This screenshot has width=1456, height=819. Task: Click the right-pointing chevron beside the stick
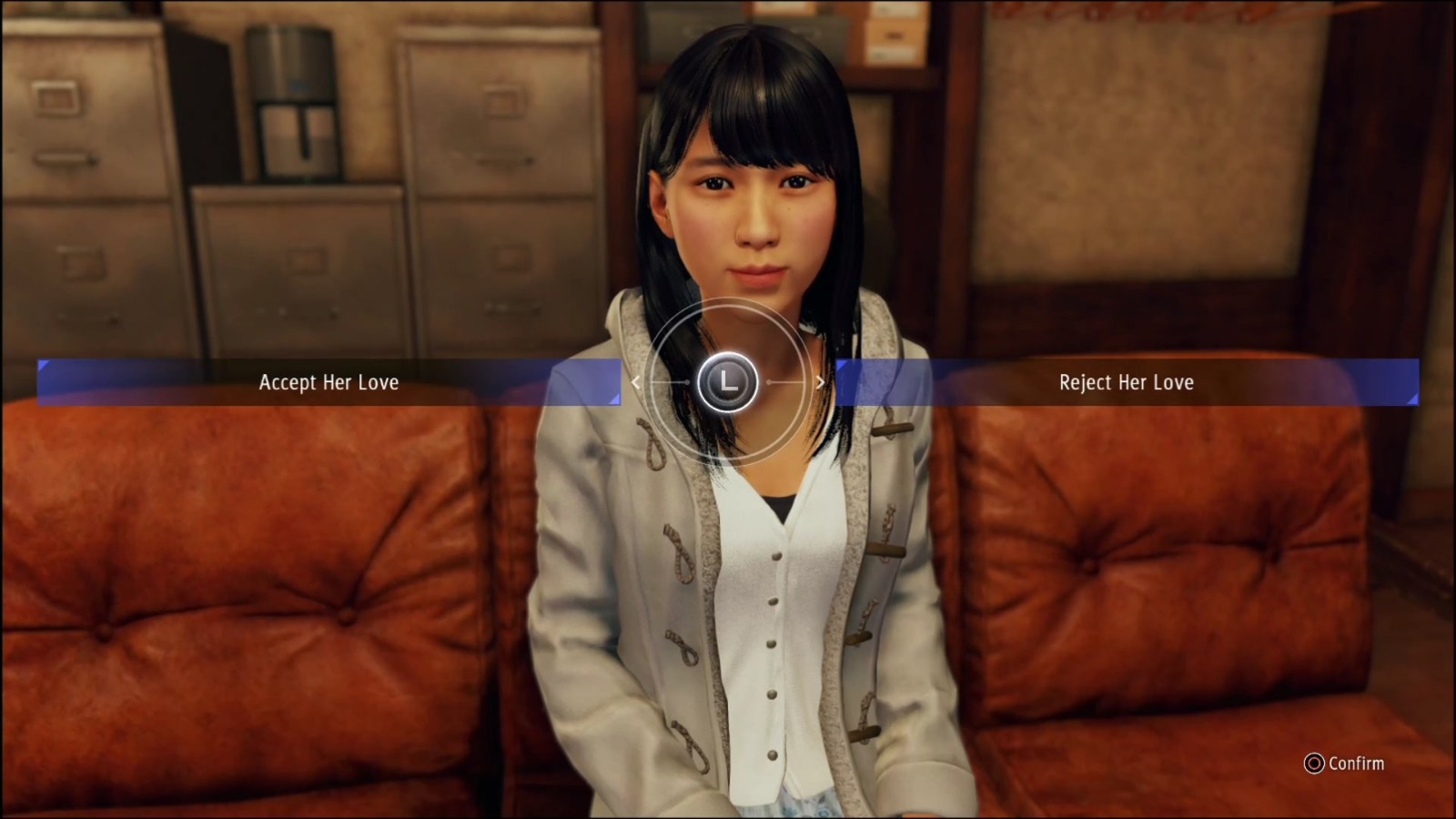(818, 382)
